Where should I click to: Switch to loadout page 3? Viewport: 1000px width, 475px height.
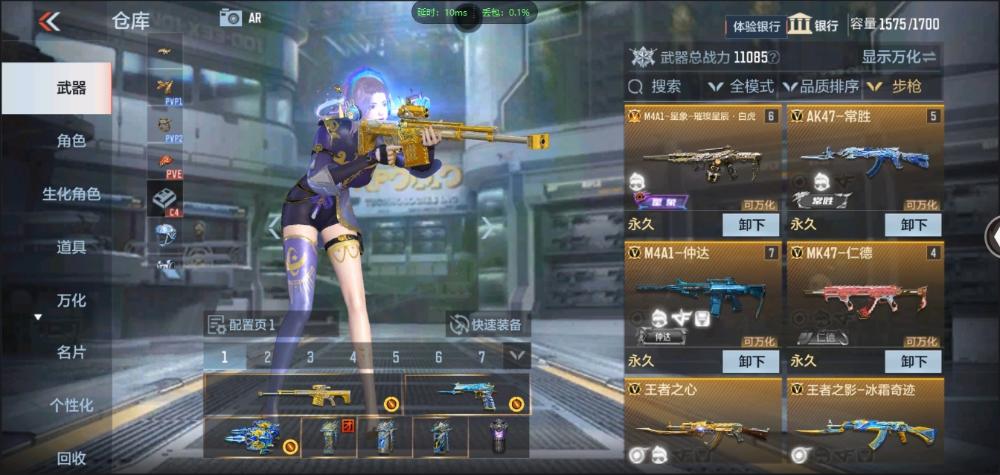point(310,357)
